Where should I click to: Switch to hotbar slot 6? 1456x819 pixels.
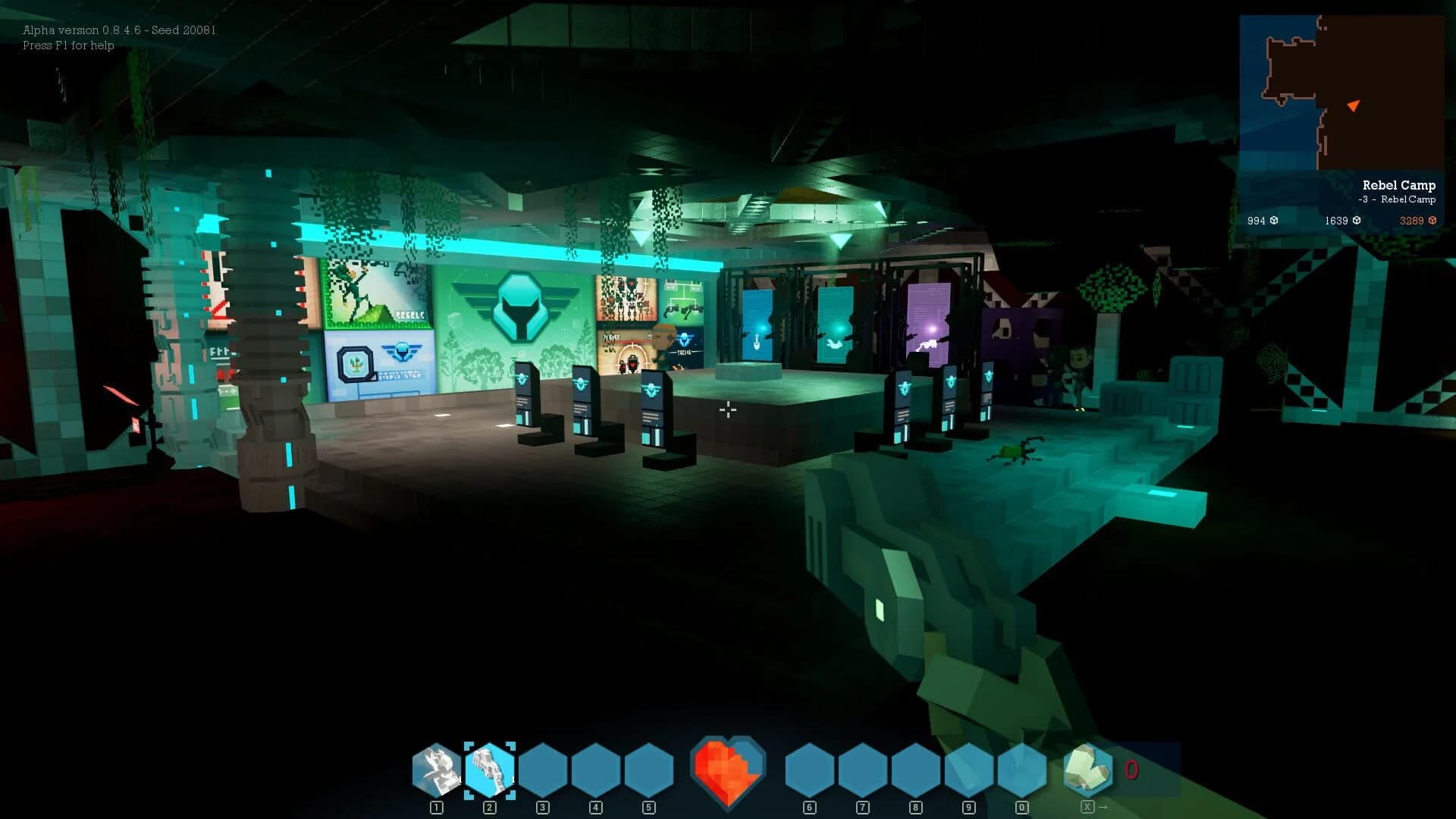[x=809, y=770]
